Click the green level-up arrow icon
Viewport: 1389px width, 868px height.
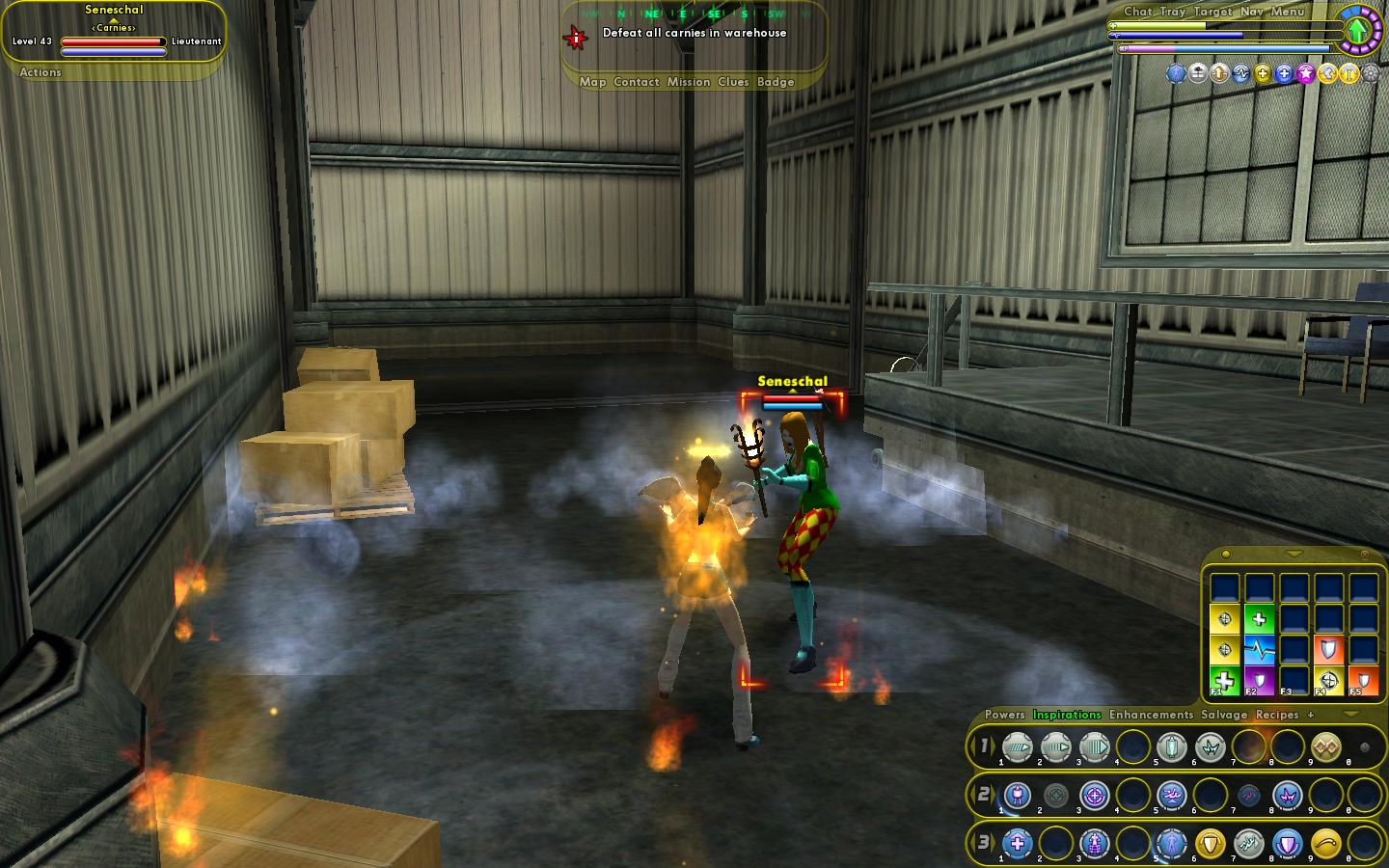pos(1358,30)
